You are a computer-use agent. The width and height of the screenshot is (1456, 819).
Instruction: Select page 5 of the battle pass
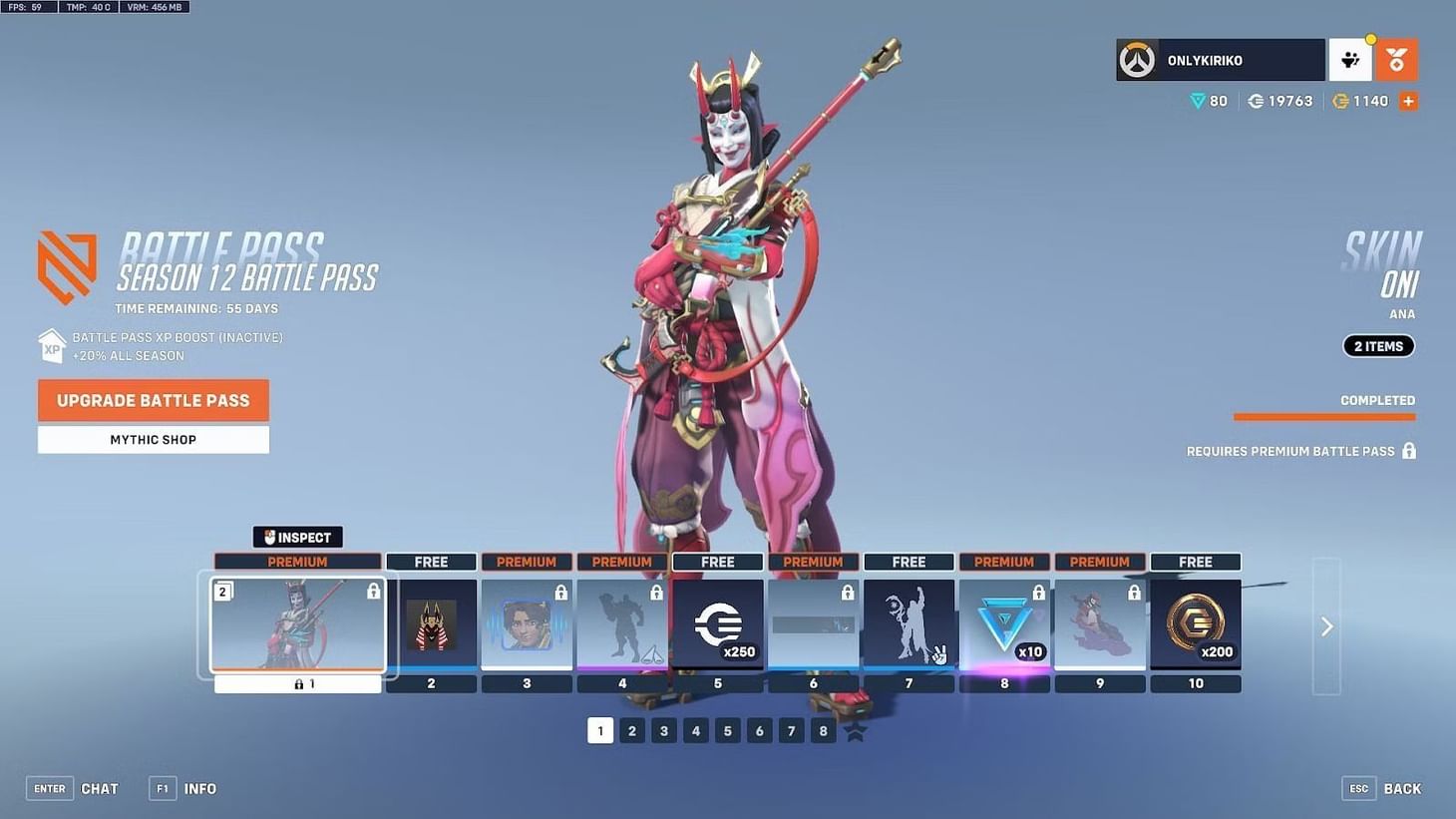tap(727, 730)
